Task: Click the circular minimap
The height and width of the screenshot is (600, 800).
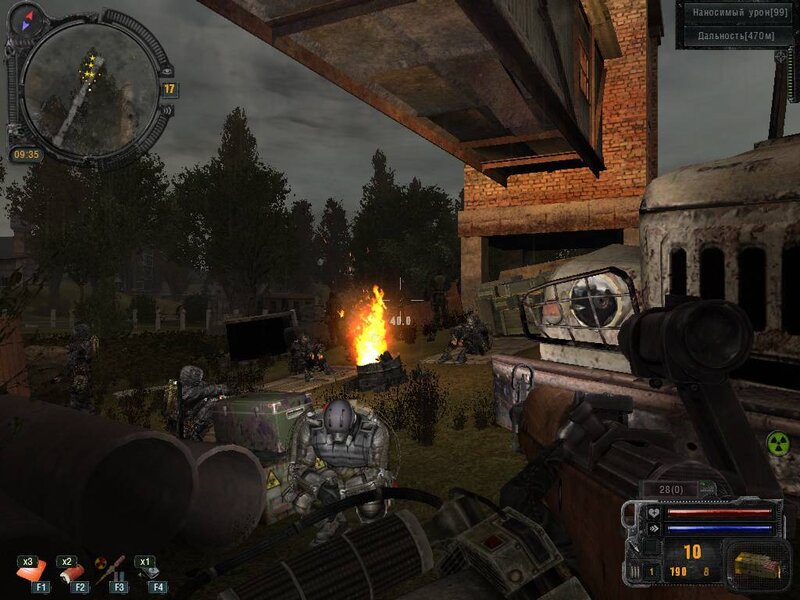Action: point(89,90)
